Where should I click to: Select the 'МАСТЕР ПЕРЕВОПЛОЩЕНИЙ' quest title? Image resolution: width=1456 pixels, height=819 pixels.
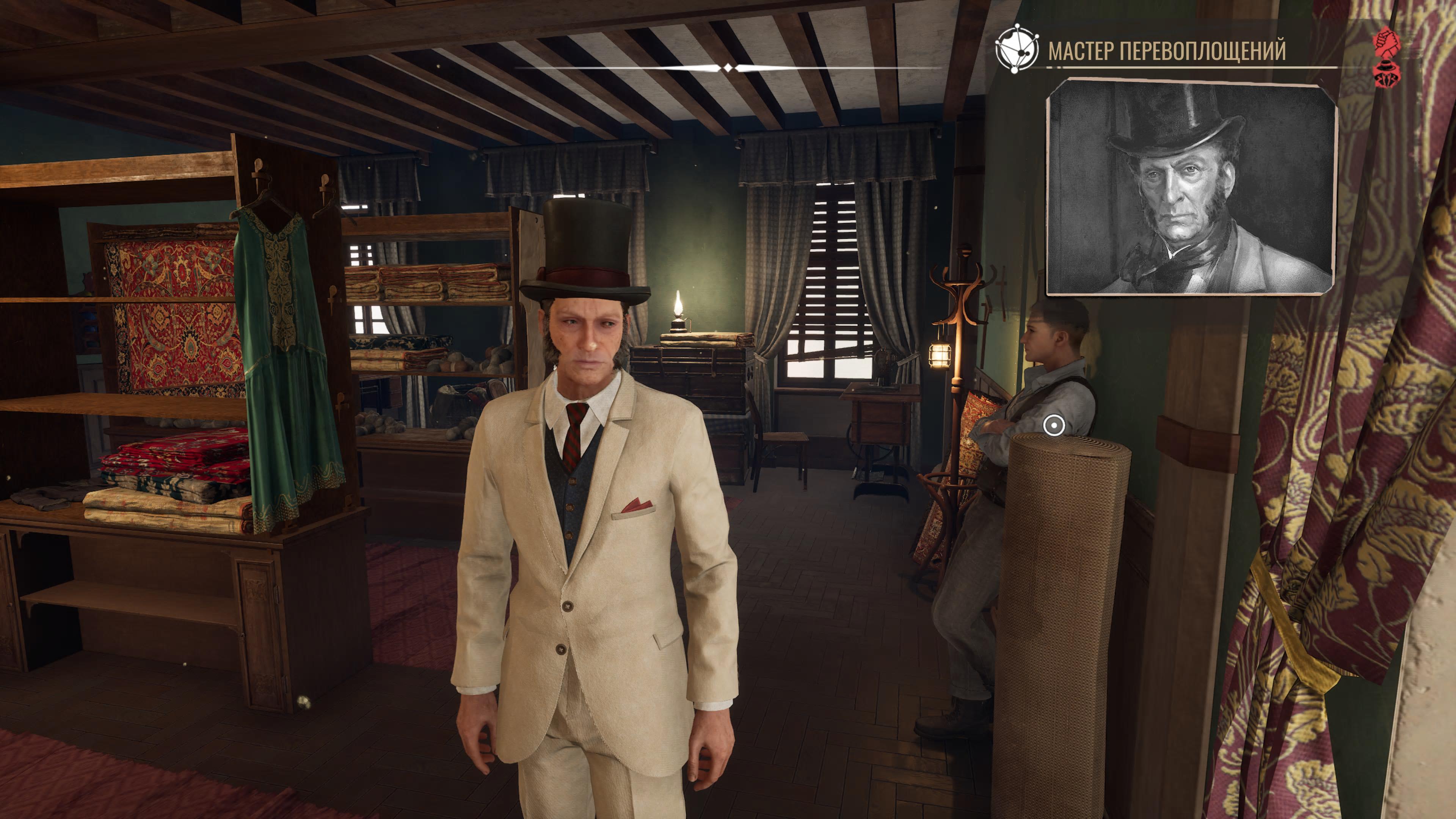(x=1167, y=51)
